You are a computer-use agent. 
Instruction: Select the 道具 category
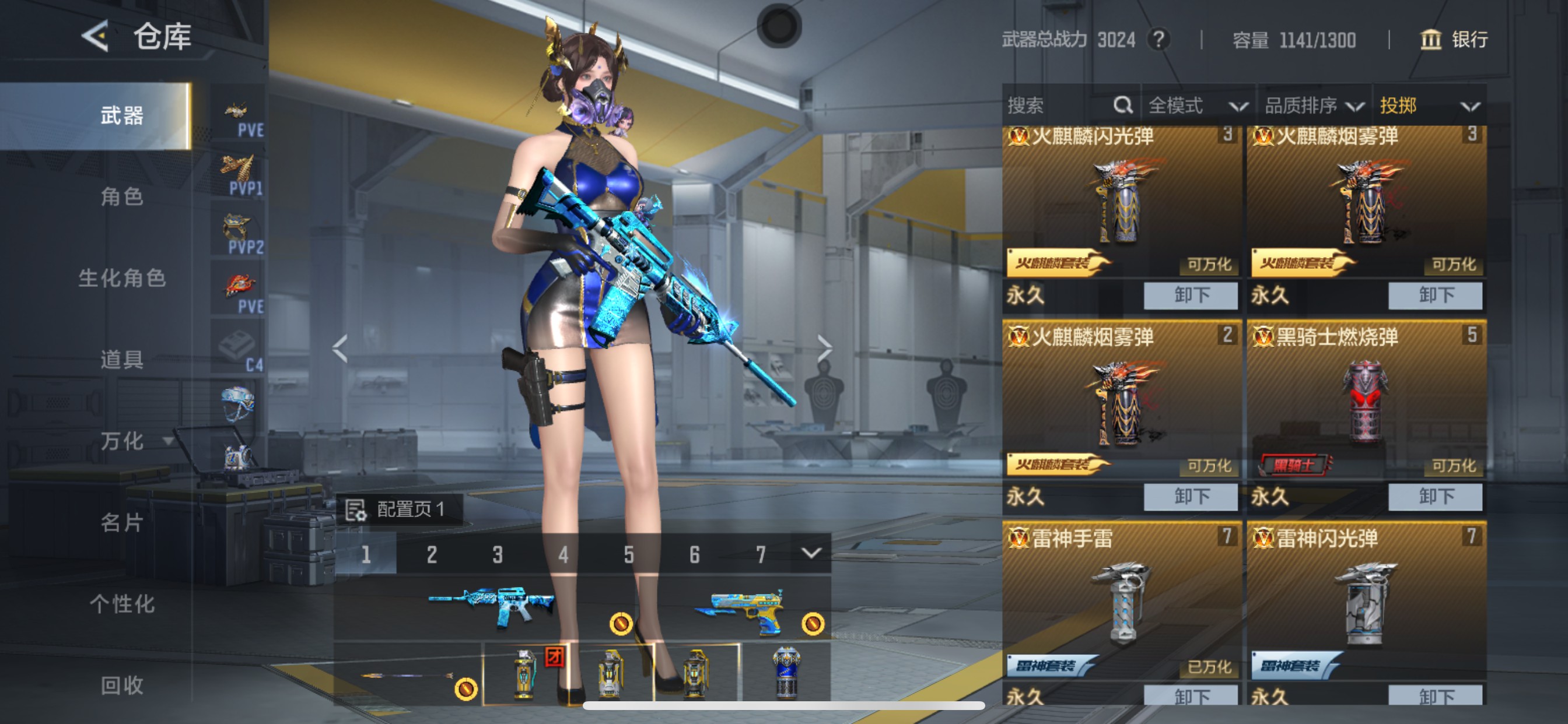(x=122, y=360)
